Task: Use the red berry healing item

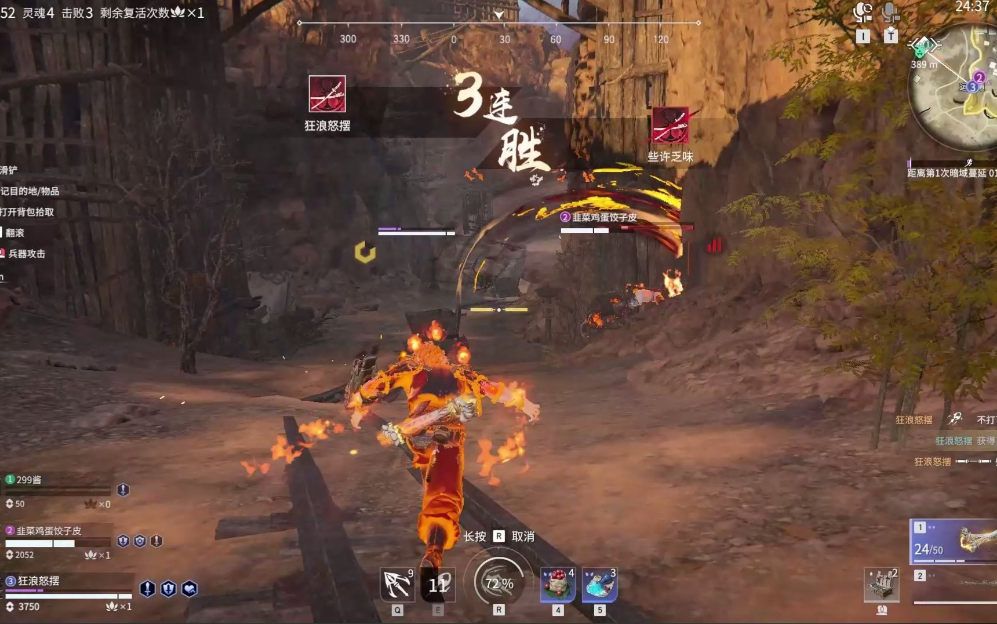Action: (x=557, y=585)
